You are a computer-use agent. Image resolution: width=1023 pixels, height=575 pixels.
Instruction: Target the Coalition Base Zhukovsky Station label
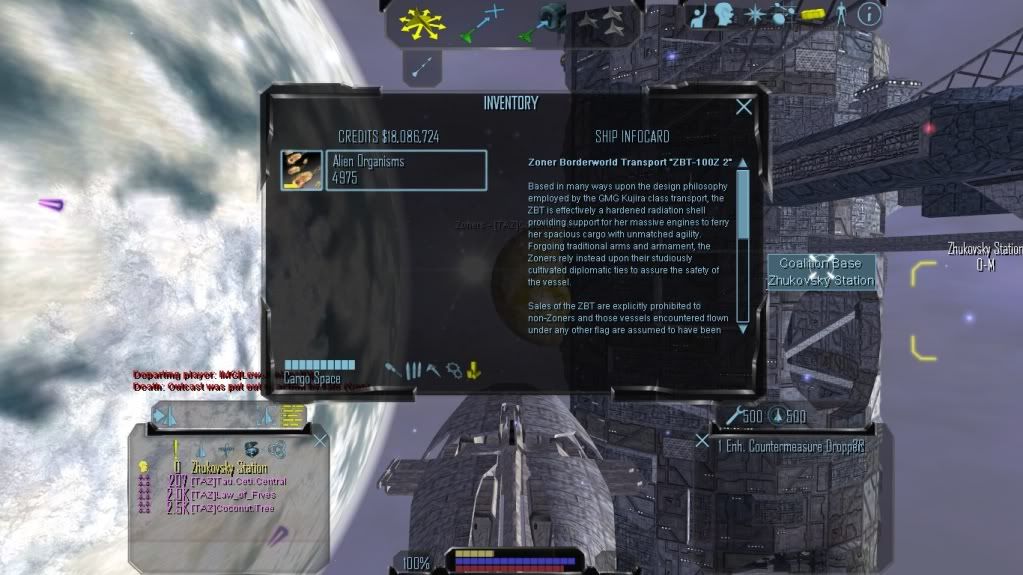coord(821,272)
